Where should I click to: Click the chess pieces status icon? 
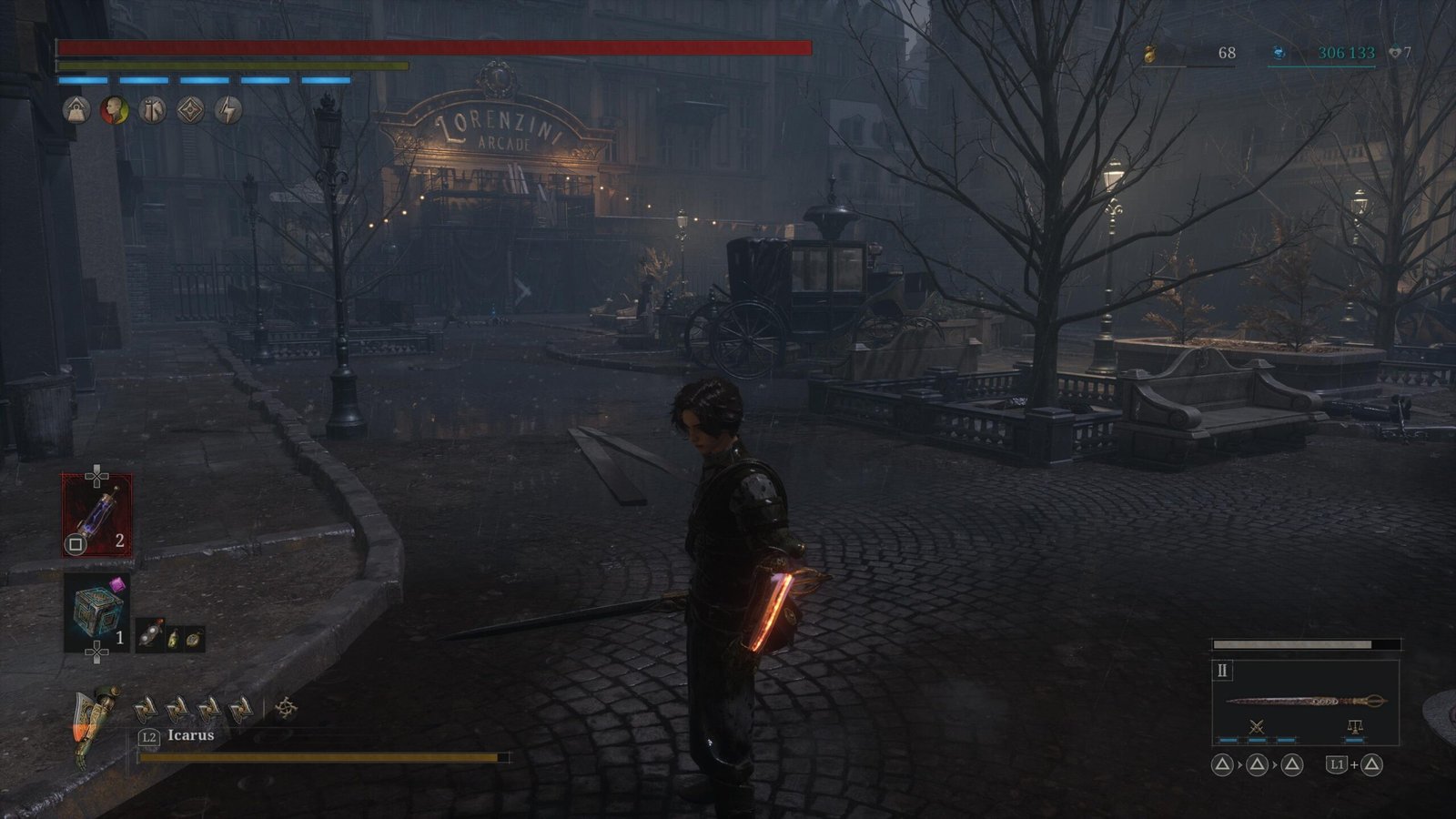click(x=153, y=110)
